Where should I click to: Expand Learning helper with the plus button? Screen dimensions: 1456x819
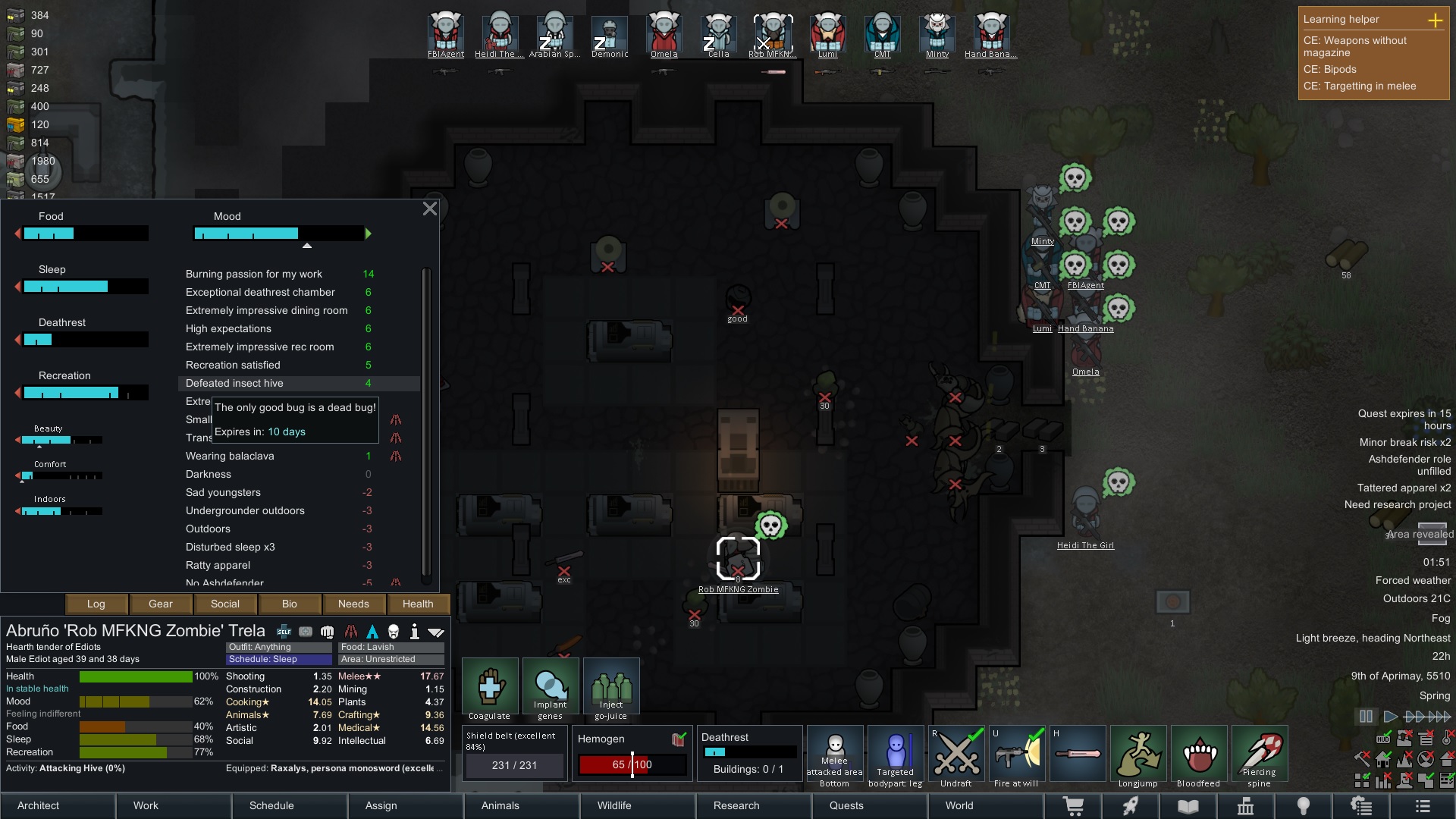[x=1436, y=20]
